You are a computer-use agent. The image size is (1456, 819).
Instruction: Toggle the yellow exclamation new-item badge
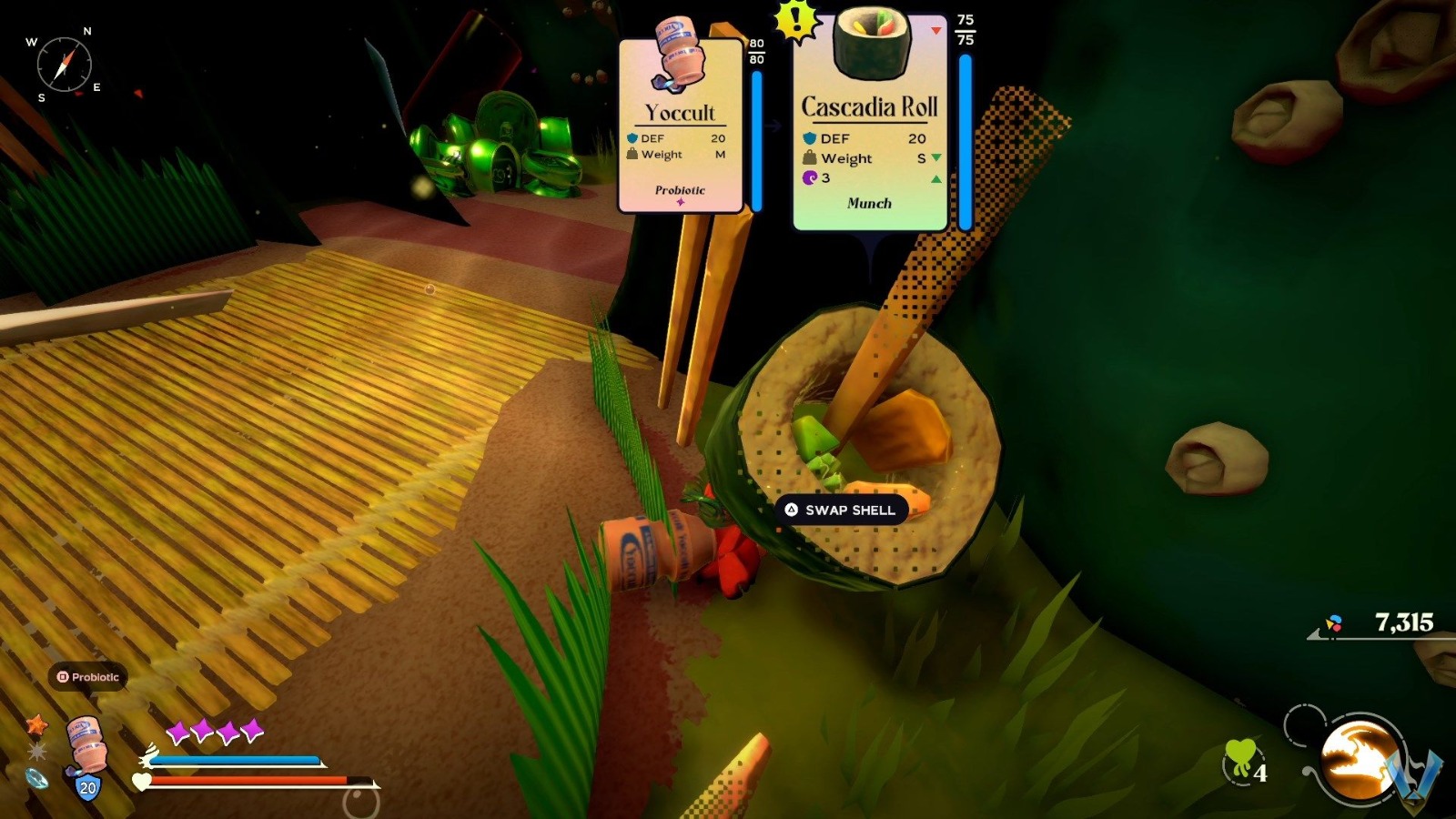pyautogui.click(x=794, y=21)
